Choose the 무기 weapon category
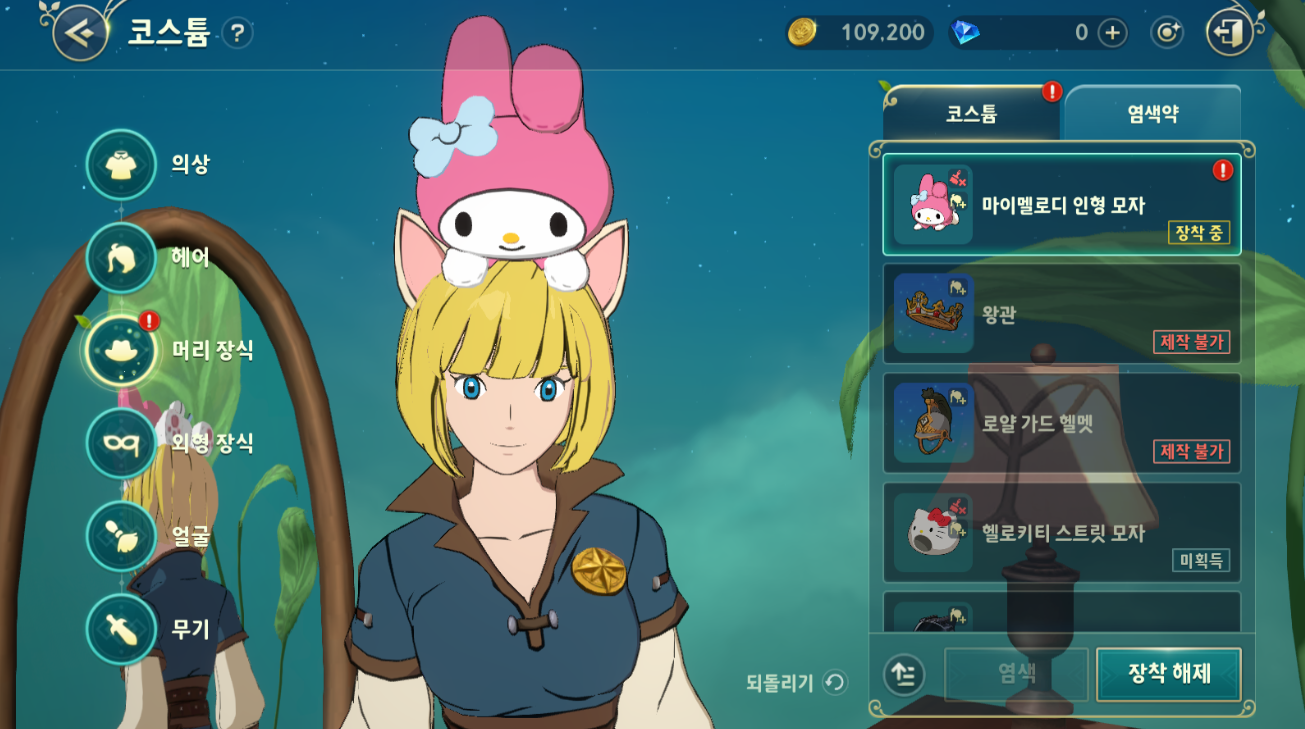Viewport: 1305px width, 729px height. [122, 629]
